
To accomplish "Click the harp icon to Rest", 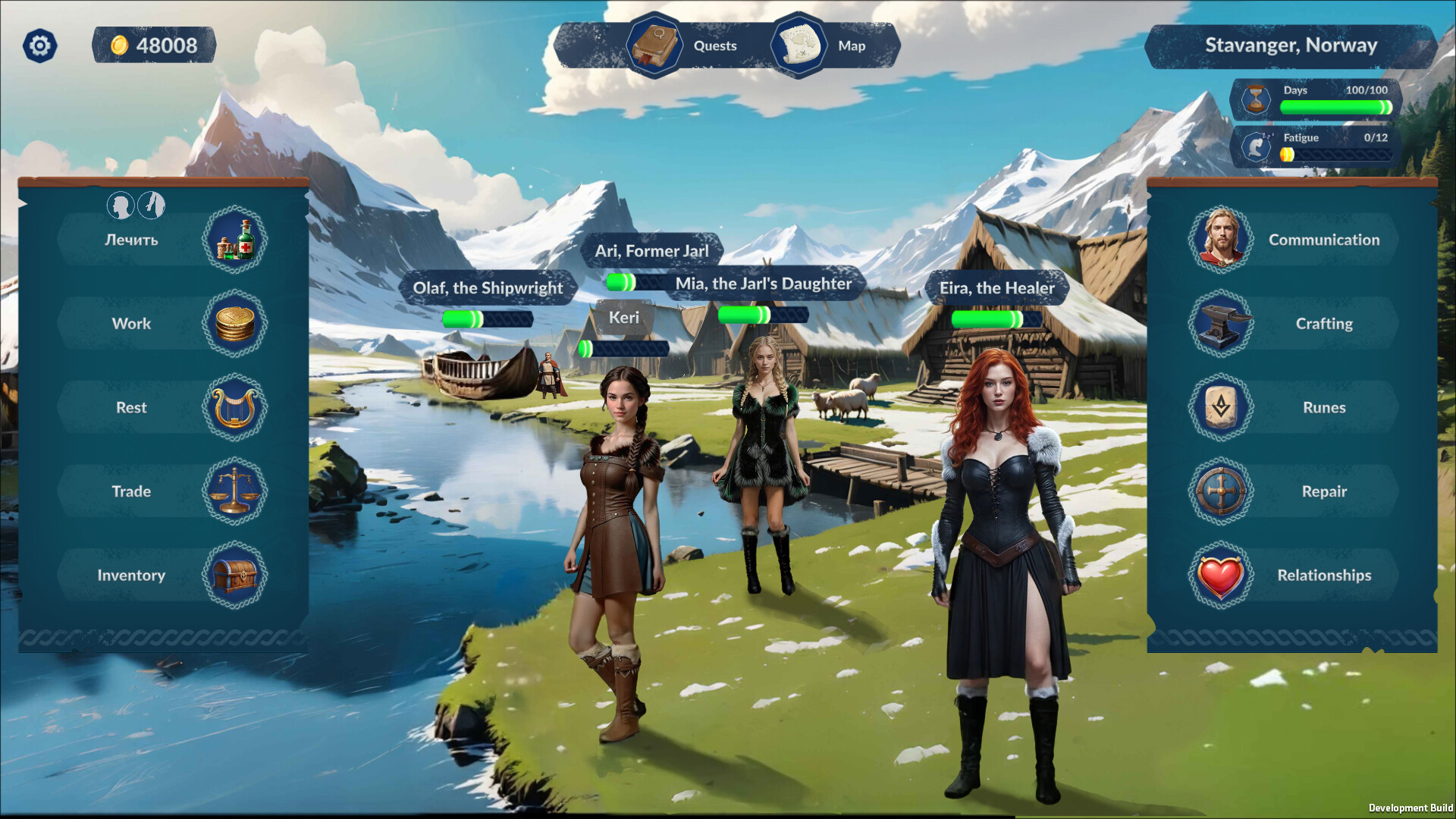I will 235,407.
